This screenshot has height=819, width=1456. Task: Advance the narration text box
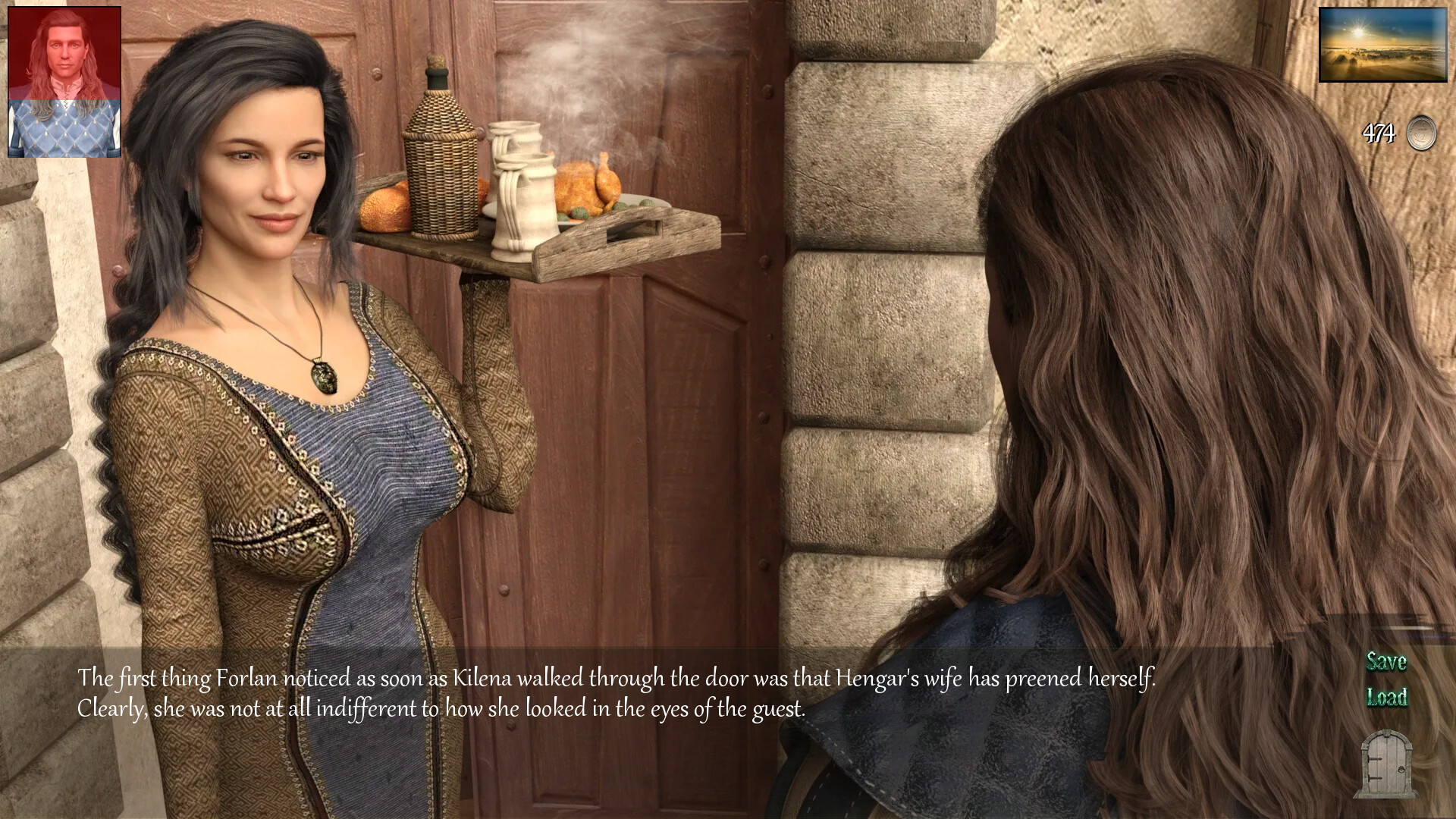pyautogui.click(x=616, y=693)
